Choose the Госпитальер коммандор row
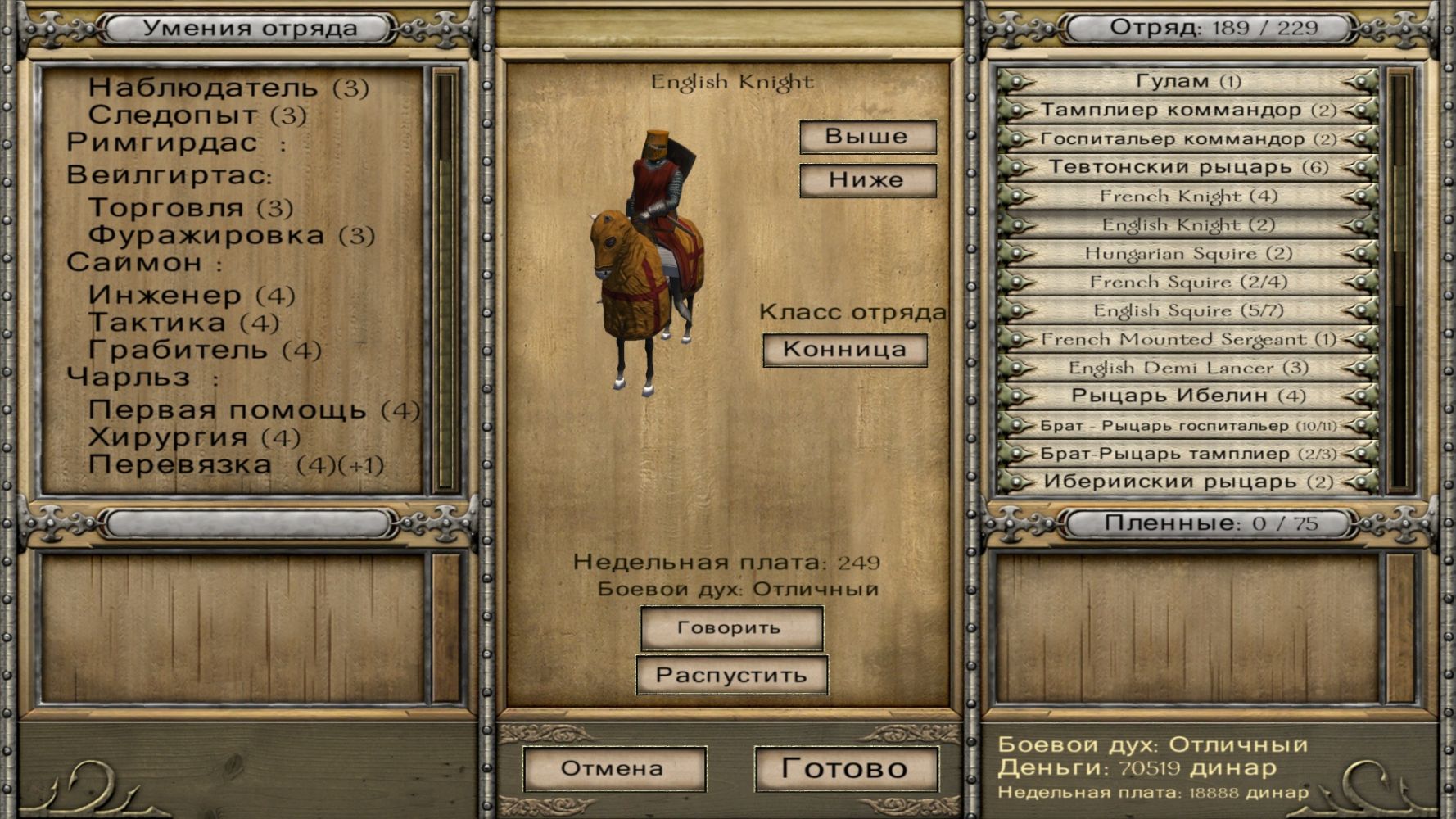The width and height of the screenshot is (1456, 819). point(1187,138)
